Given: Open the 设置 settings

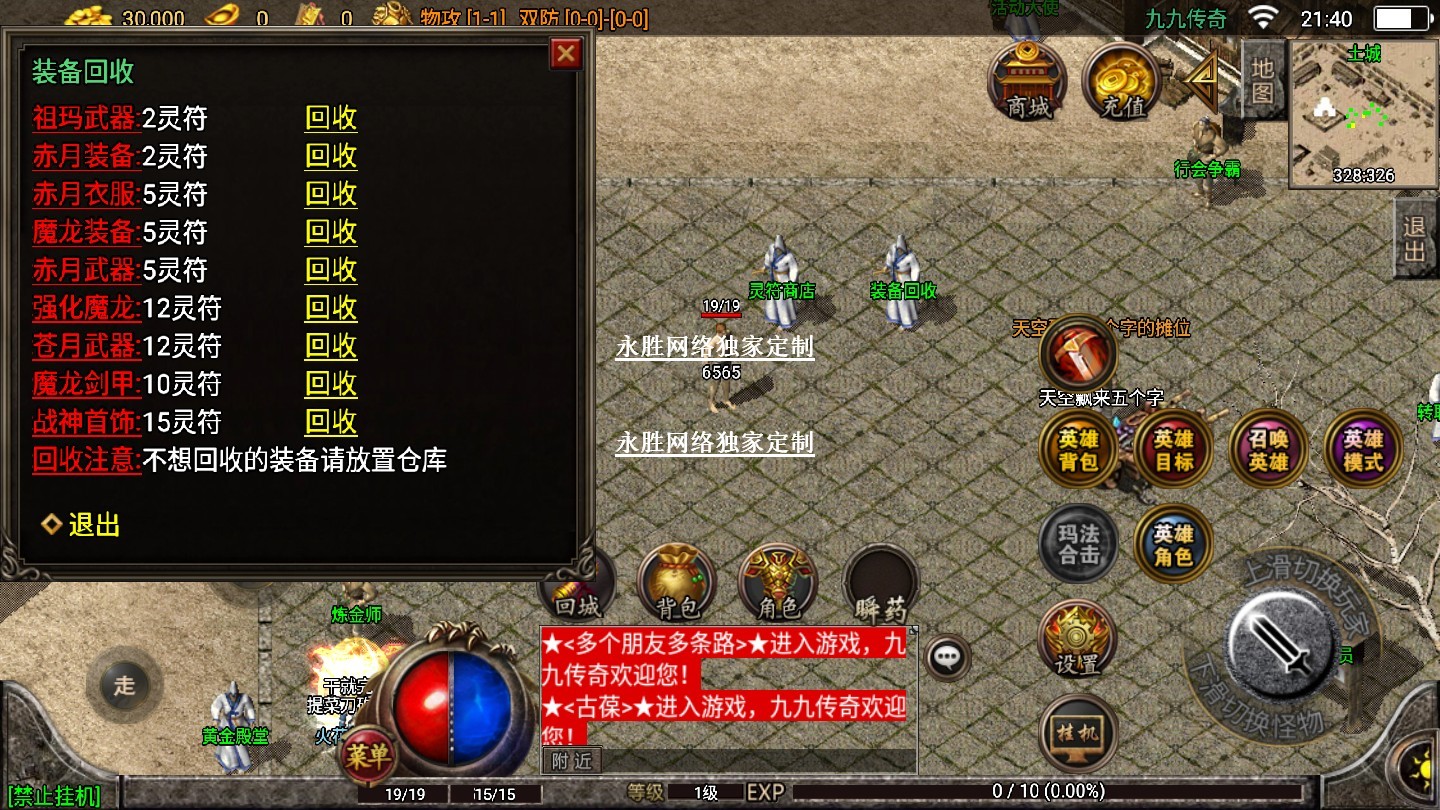Looking at the screenshot, I should pos(1077,640).
